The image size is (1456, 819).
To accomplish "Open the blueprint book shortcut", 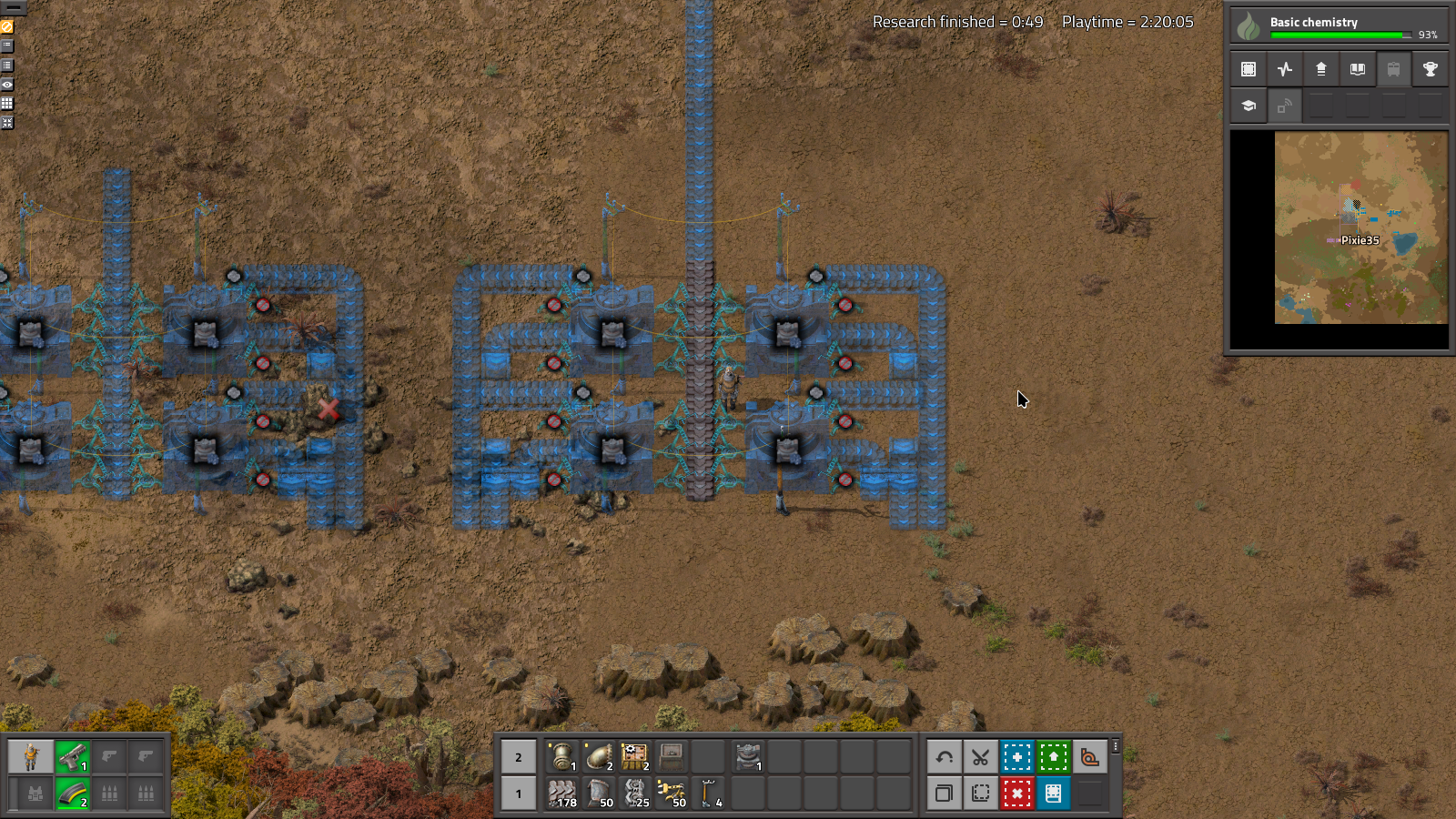I will (1053, 793).
